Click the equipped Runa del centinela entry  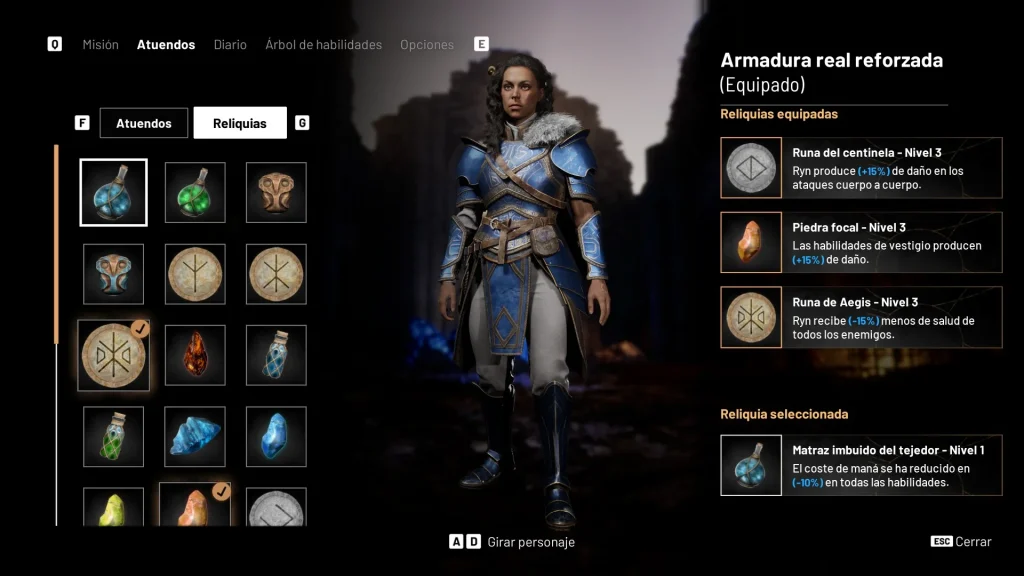861,168
